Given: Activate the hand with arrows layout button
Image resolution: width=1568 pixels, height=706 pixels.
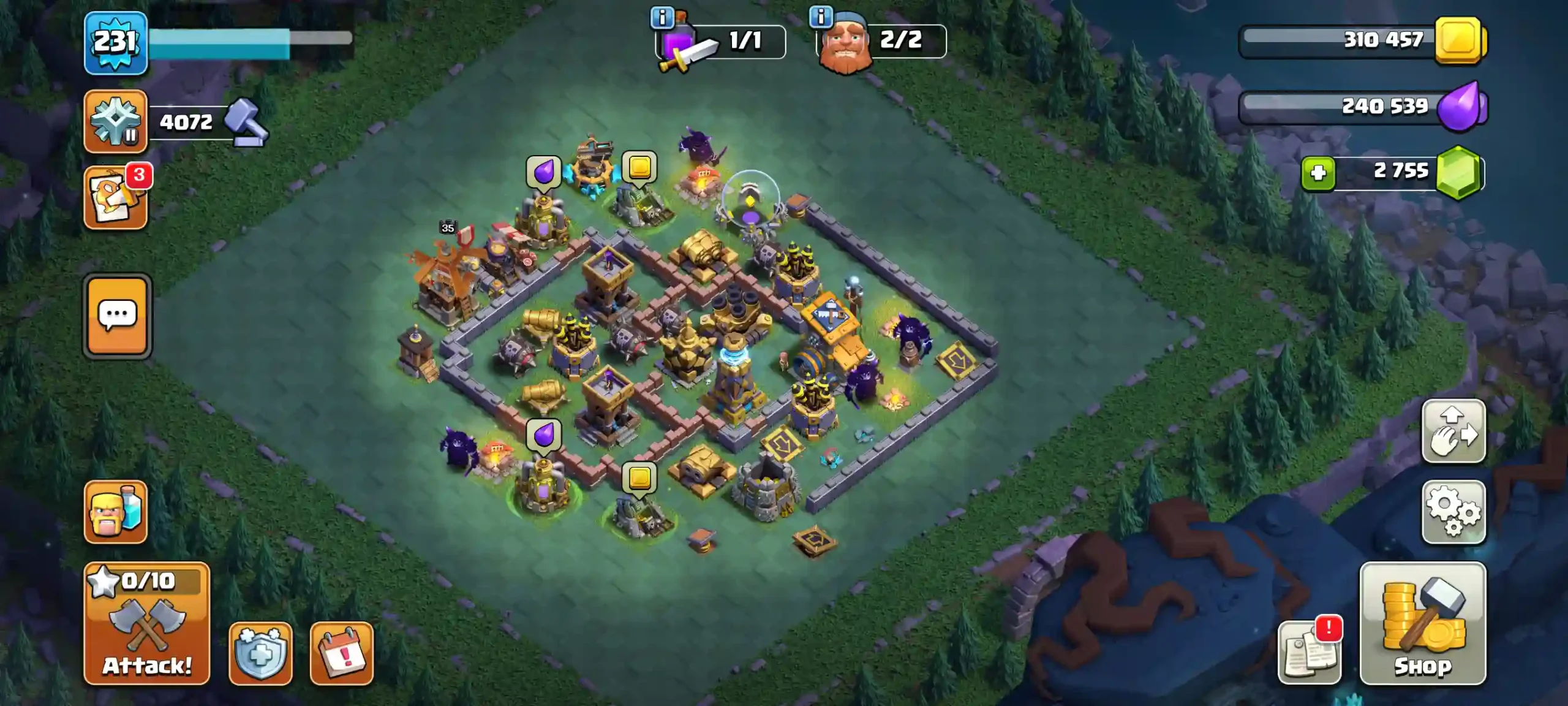Looking at the screenshot, I should click(x=1453, y=431).
